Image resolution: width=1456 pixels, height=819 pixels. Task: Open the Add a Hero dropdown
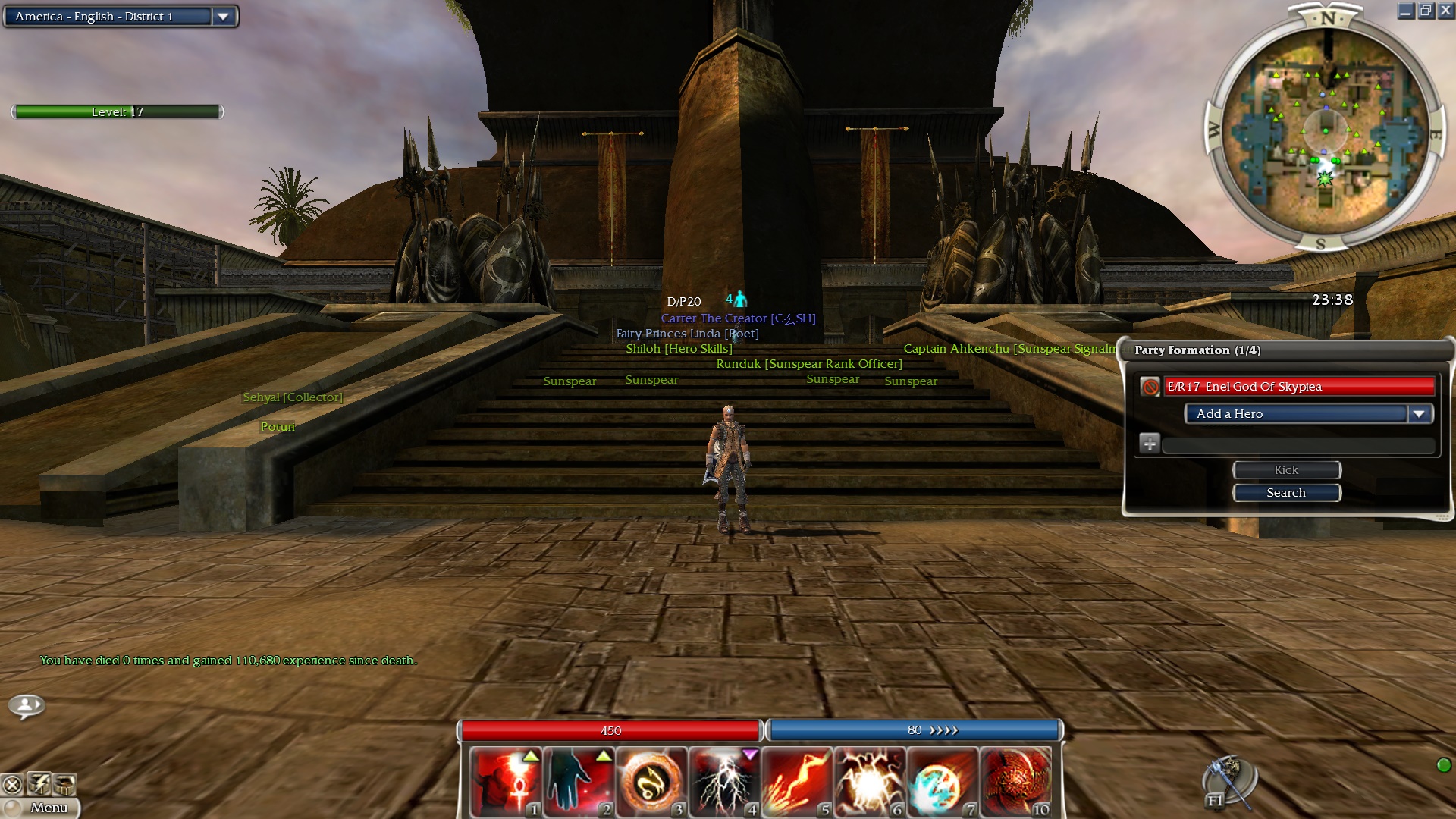[1418, 414]
